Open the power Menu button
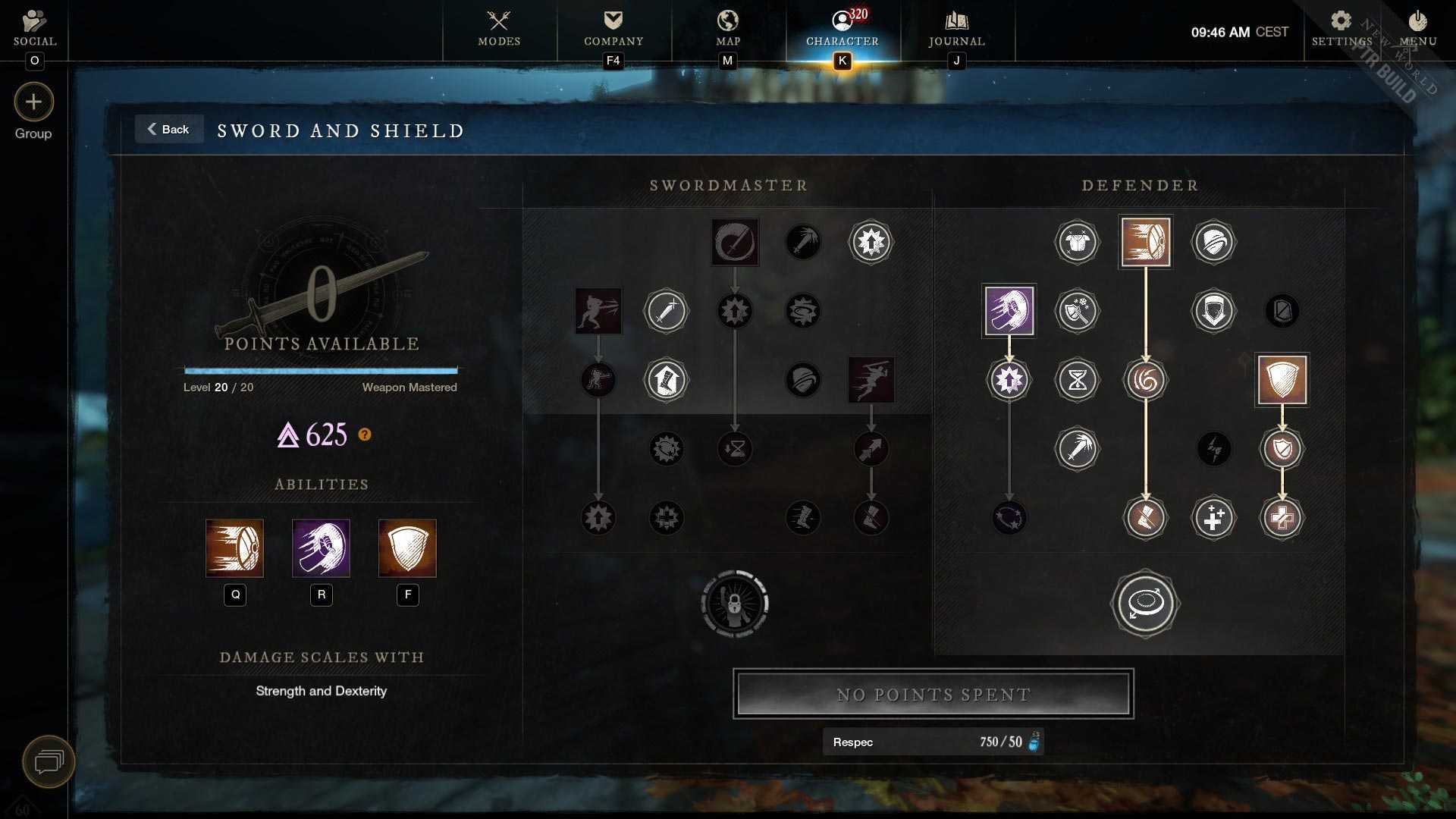This screenshot has width=1456, height=819. [x=1418, y=29]
